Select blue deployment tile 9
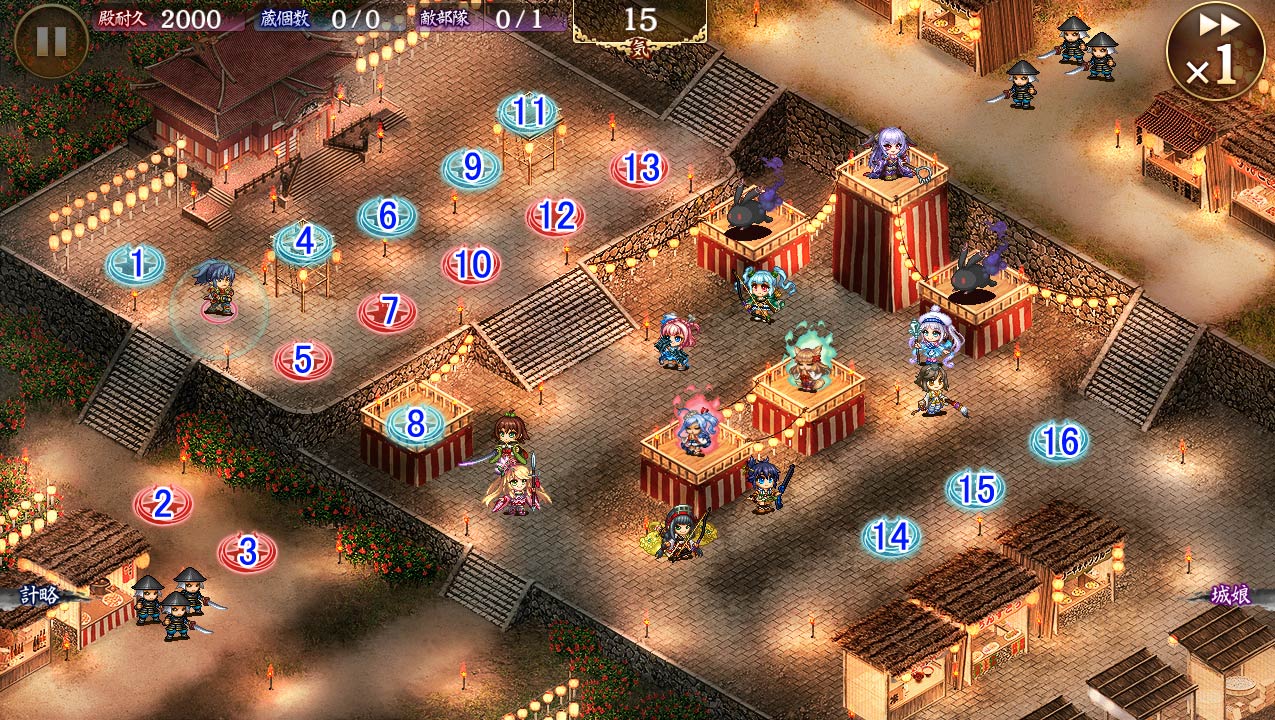This screenshot has height=720, width=1275. click(472, 168)
